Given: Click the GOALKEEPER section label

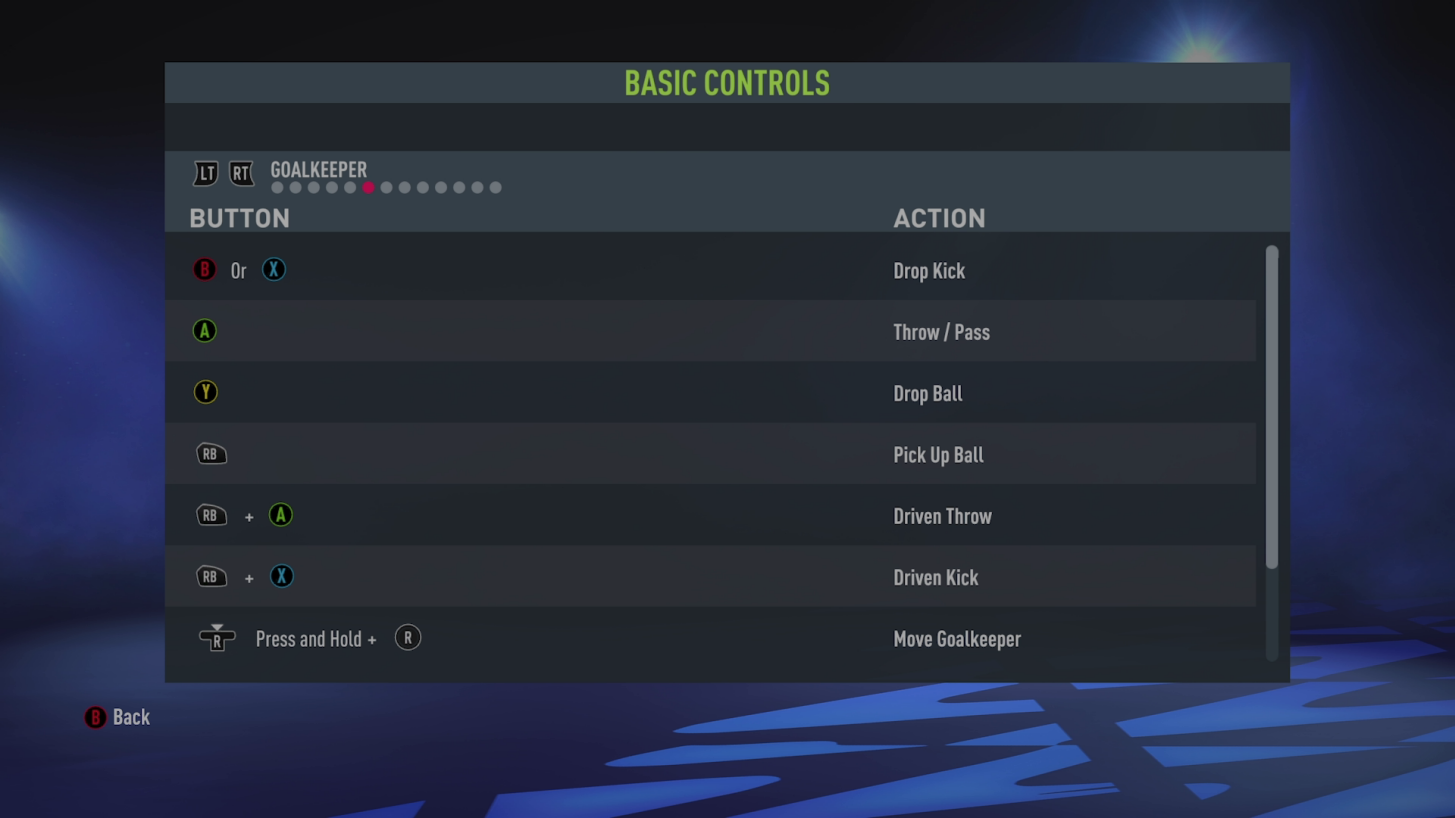Looking at the screenshot, I should [x=318, y=170].
